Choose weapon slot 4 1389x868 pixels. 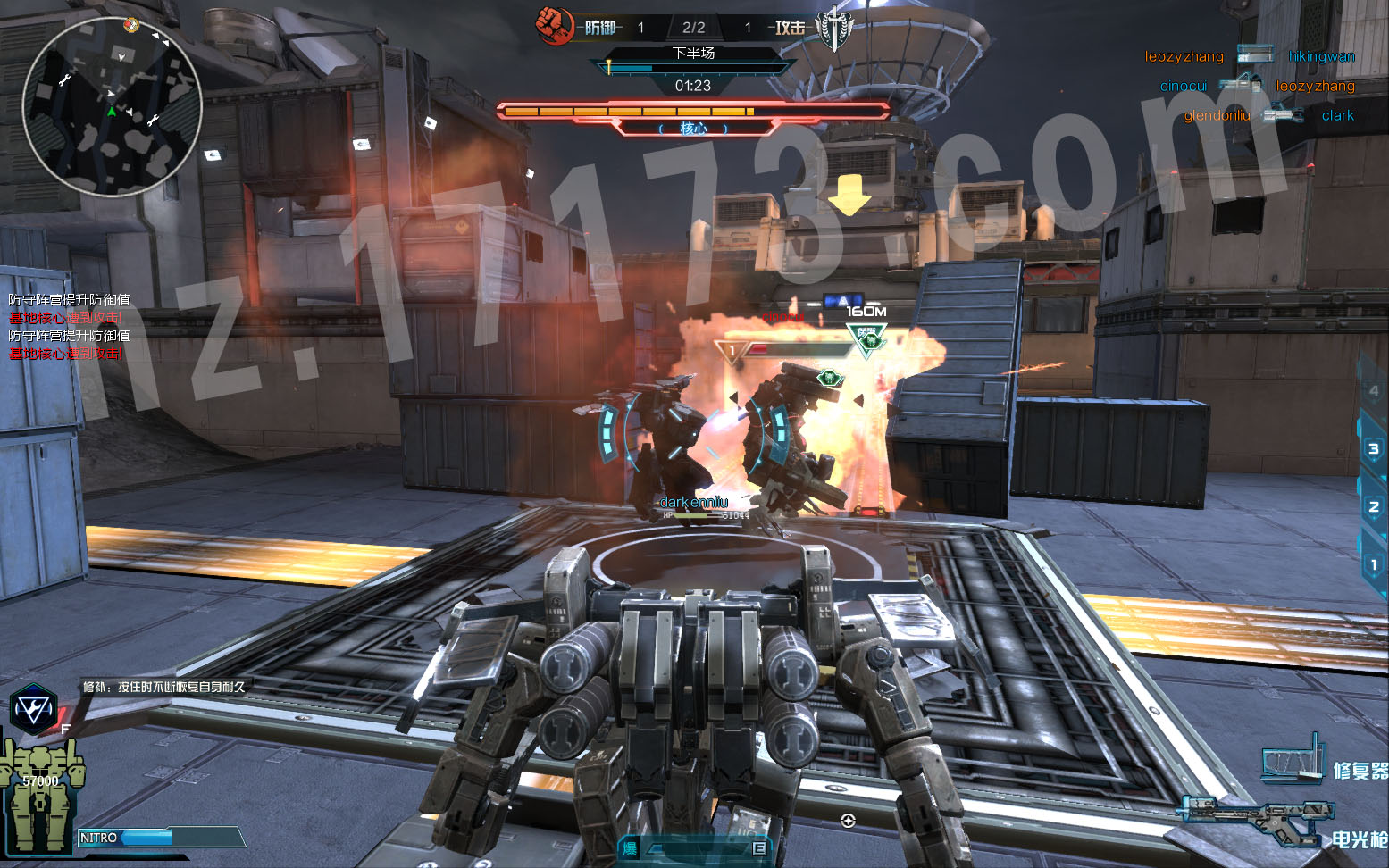pos(1374,390)
